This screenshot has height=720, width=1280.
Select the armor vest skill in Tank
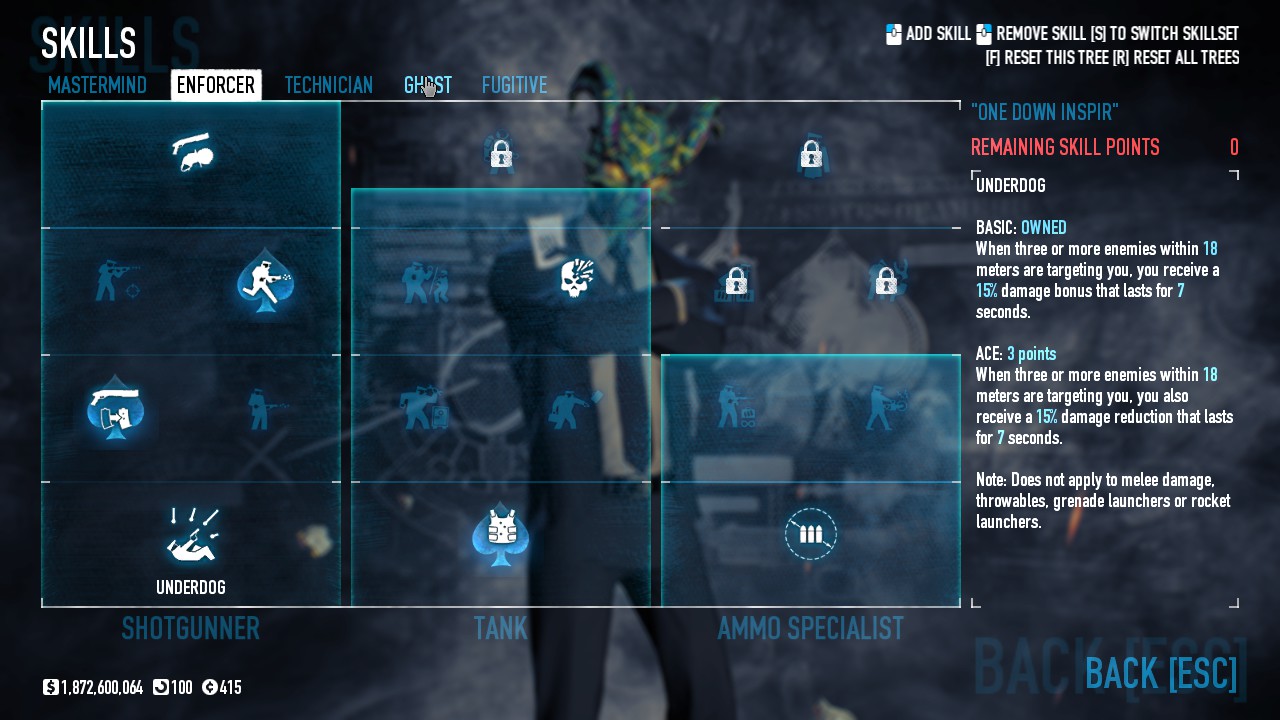pyautogui.click(x=500, y=534)
